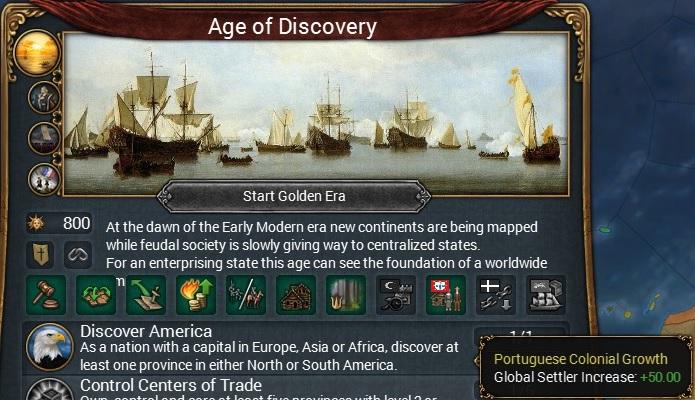695x400 pixels.
Task: Start the Golden Era
Action: coord(294,195)
